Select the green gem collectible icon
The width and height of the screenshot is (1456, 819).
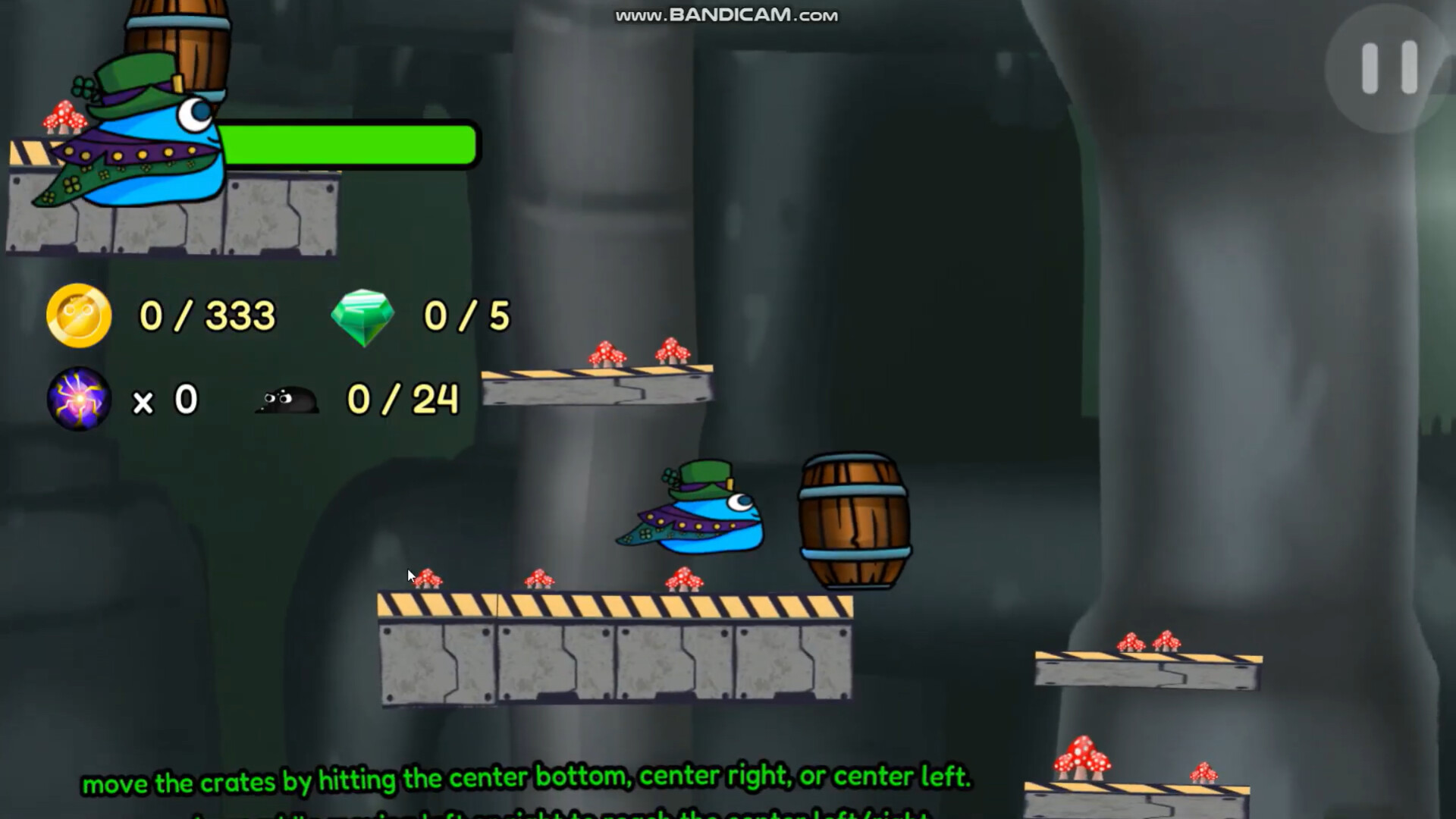[x=365, y=315]
